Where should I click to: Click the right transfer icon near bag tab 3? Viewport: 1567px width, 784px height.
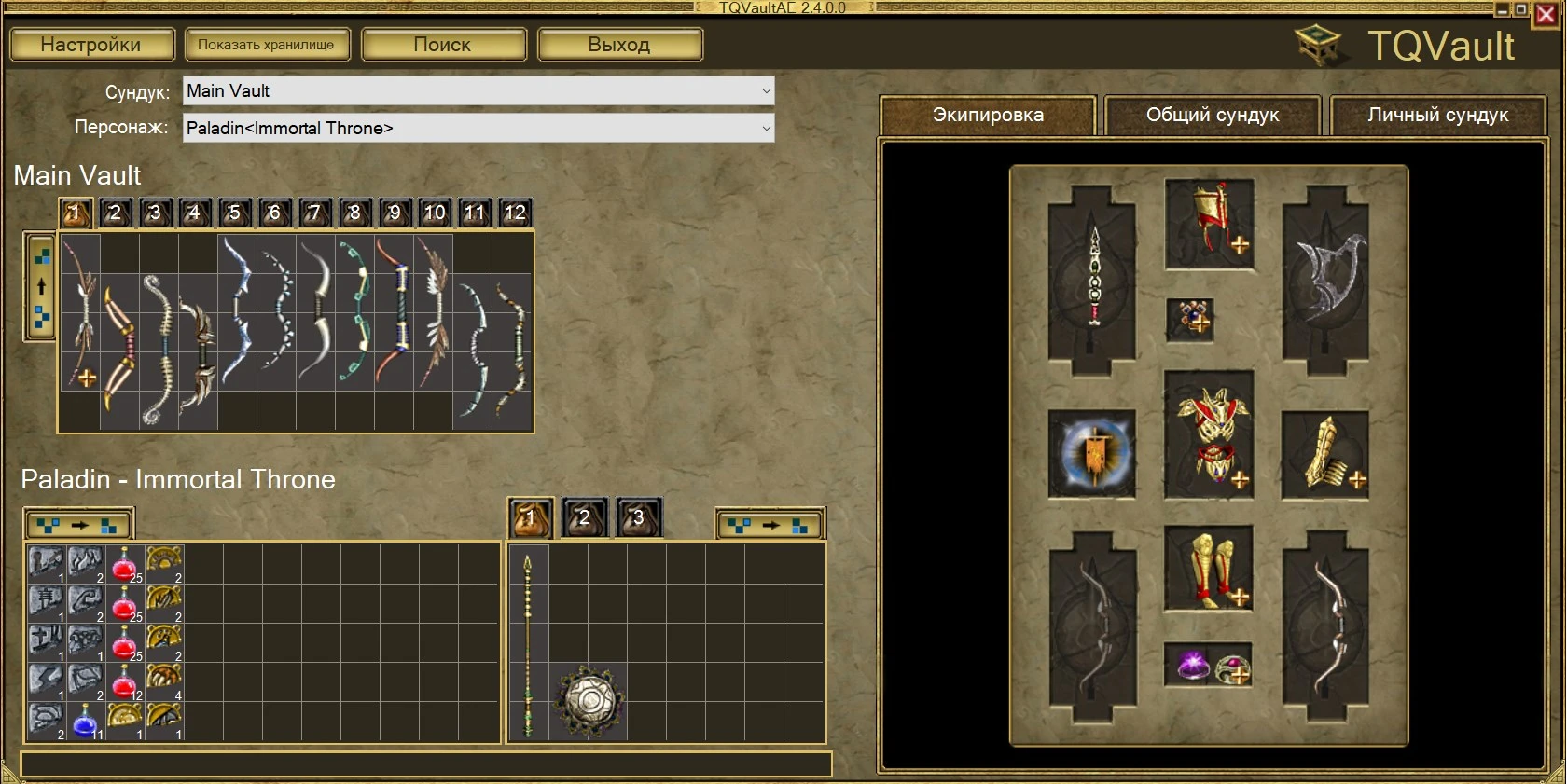[768, 523]
